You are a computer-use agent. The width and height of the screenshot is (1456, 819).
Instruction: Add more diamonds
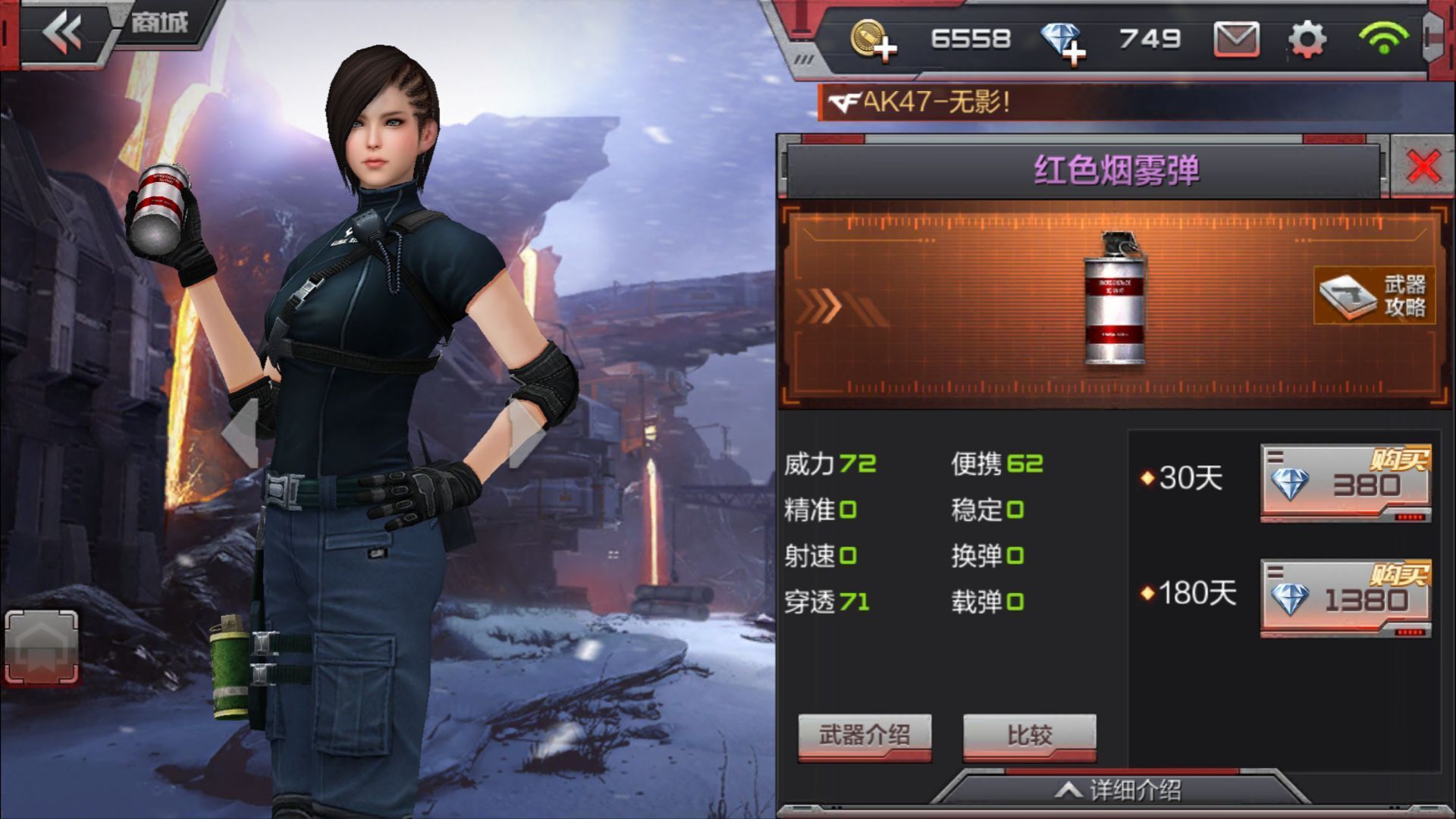1063,41
